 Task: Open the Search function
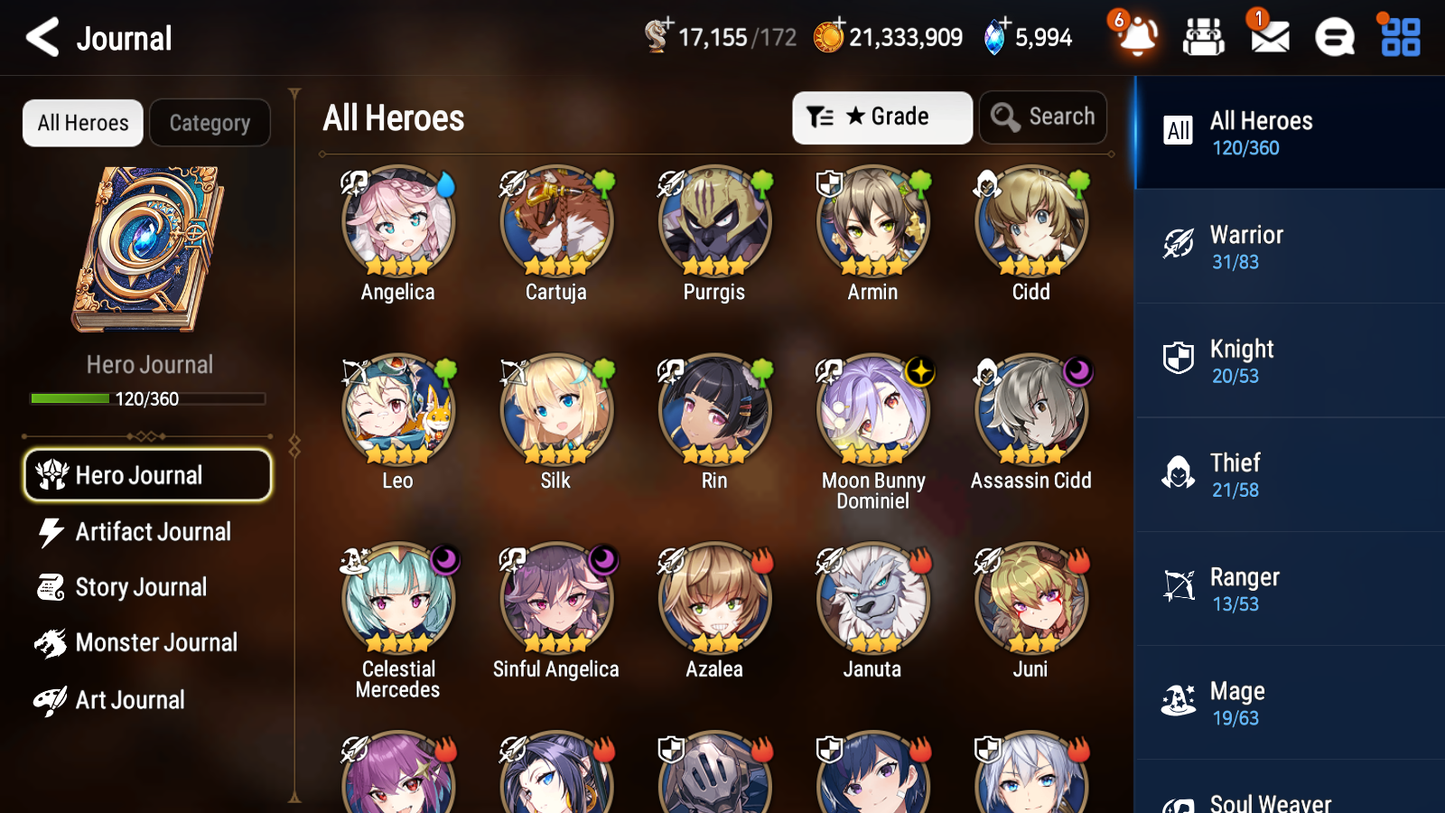pos(1043,117)
